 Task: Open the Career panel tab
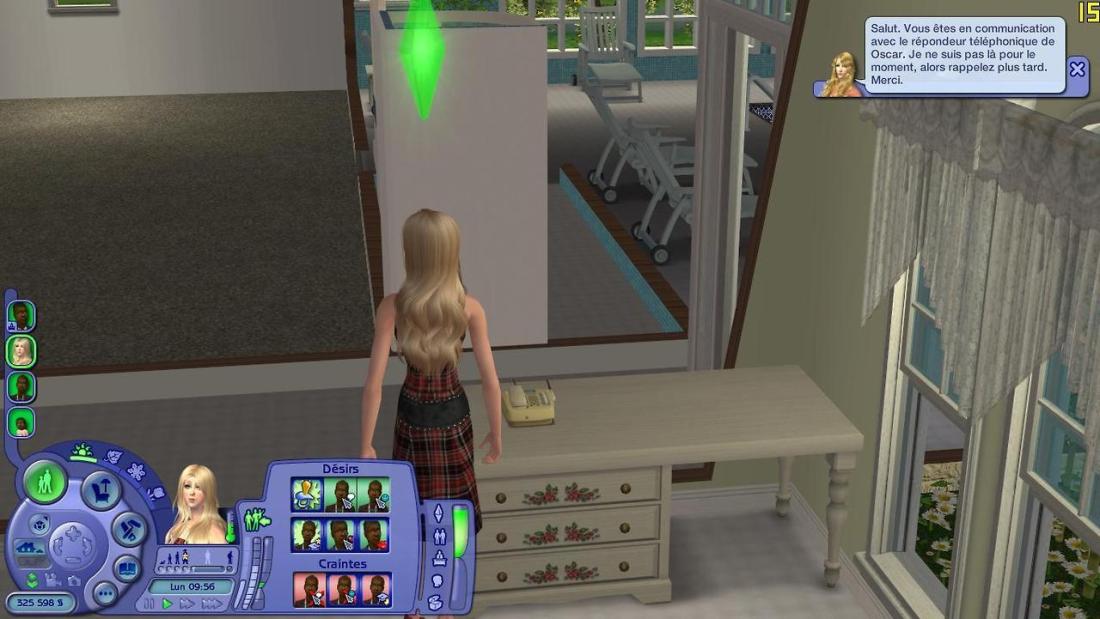438,559
